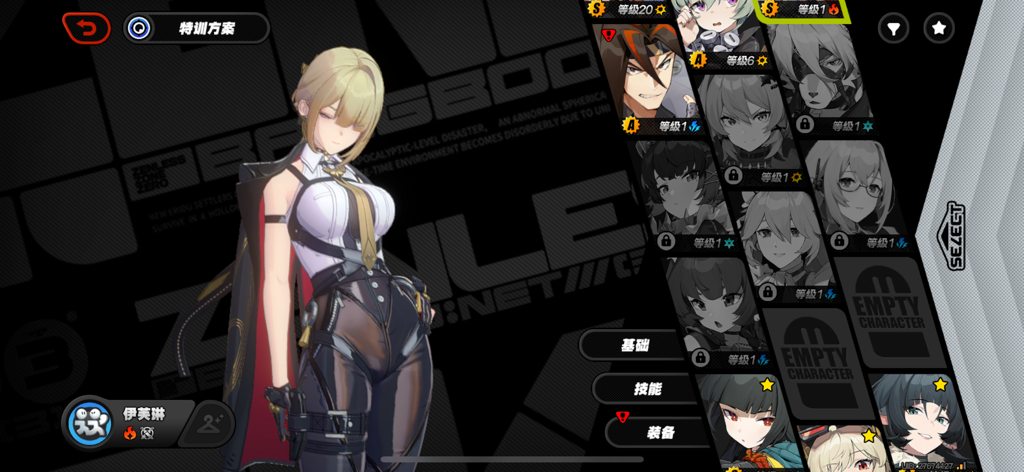
Task: Open the character filter funnel
Action: [x=893, y=29]
